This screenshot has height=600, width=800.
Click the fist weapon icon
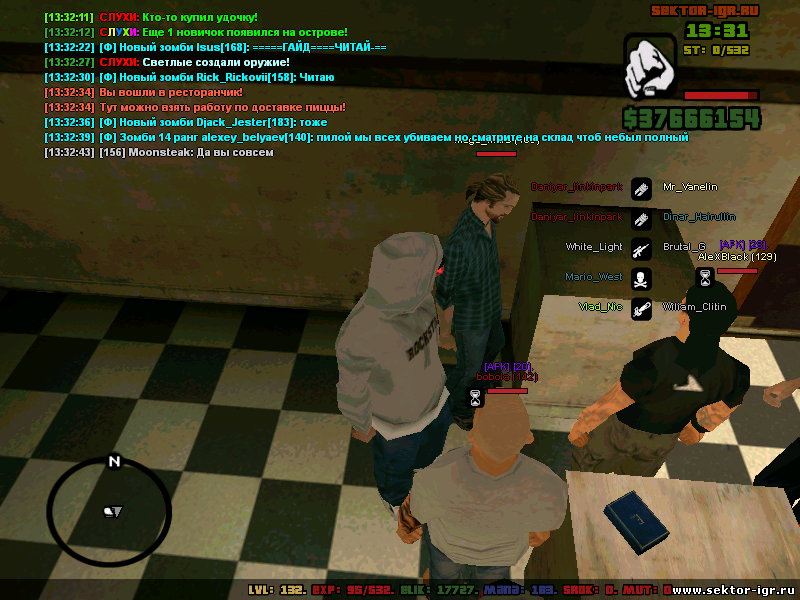[x=649, y=68]
